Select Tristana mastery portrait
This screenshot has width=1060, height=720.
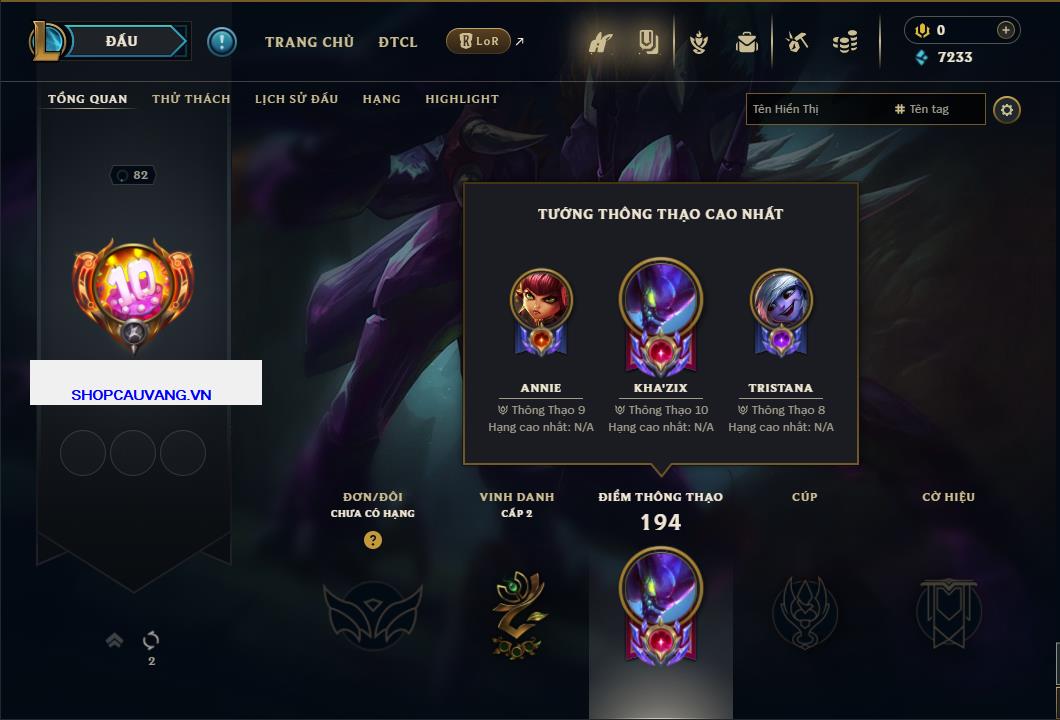781,300
